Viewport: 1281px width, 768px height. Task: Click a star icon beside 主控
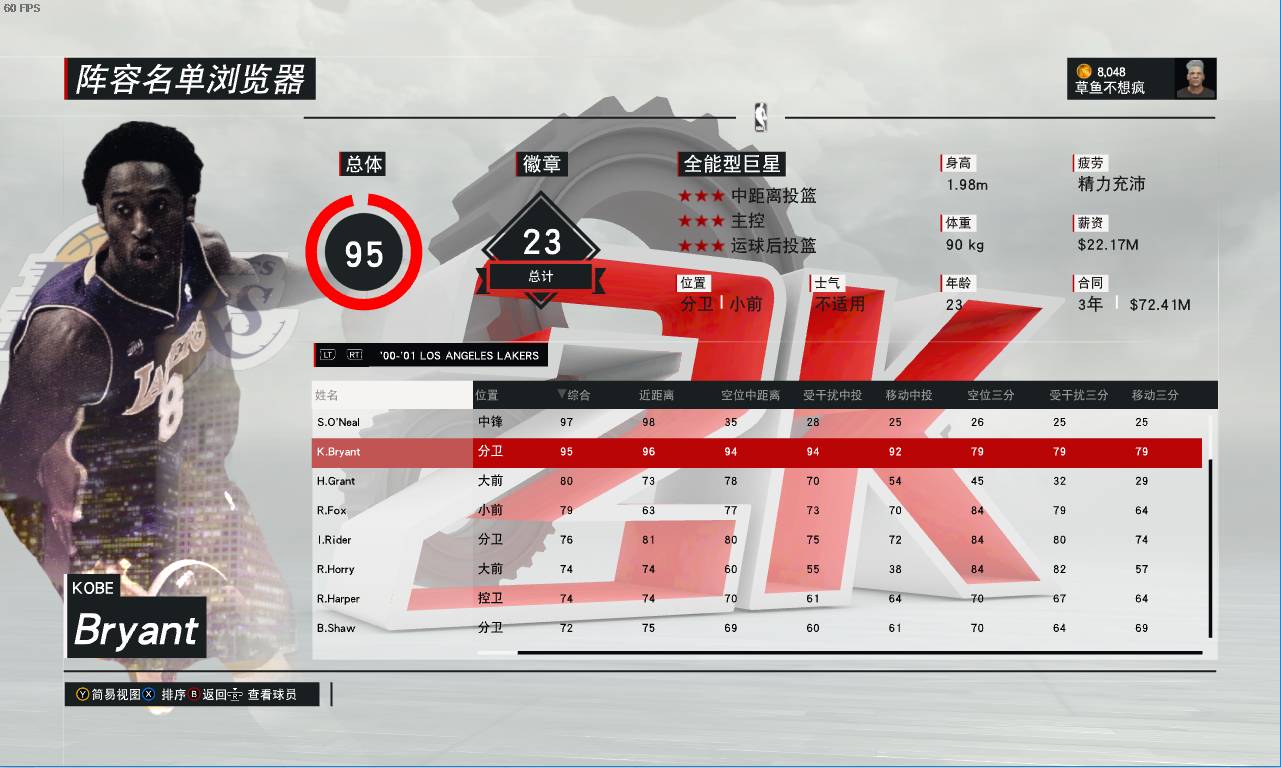point(700,218)
